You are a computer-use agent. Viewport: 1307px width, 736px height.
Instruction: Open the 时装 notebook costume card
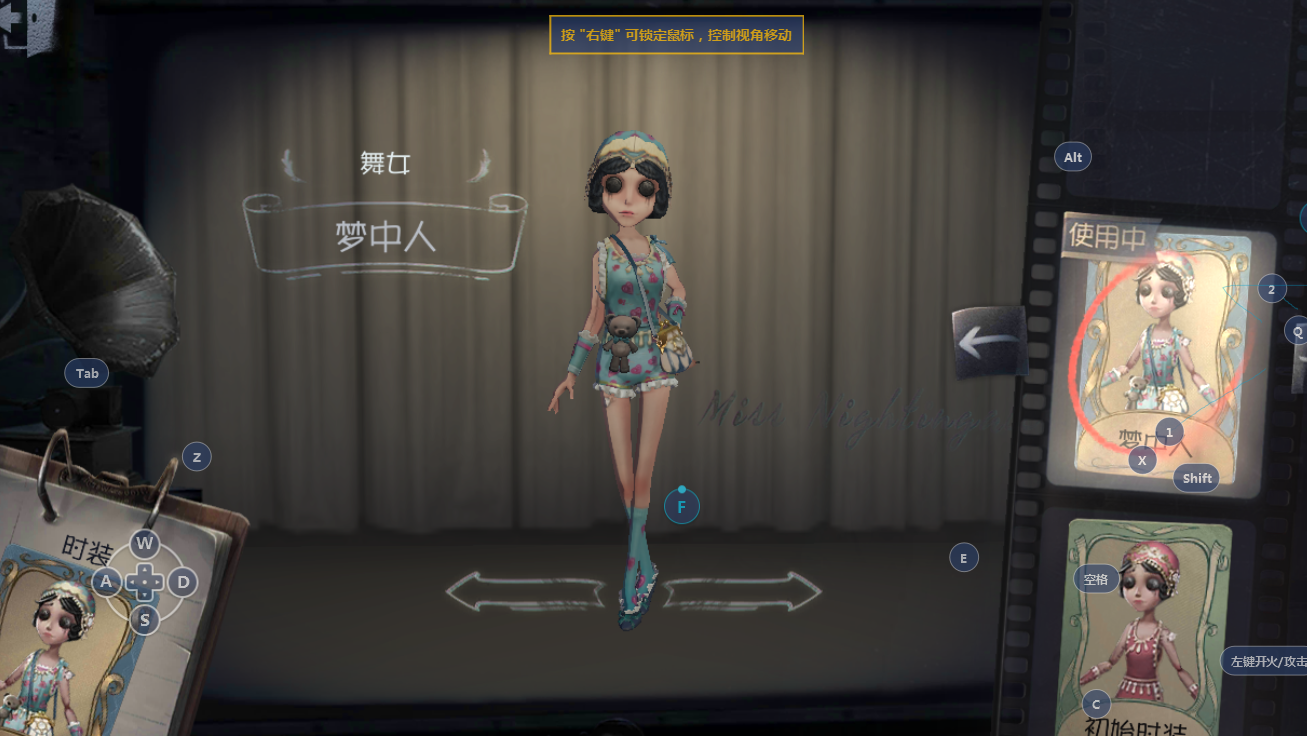coord(60,640)
